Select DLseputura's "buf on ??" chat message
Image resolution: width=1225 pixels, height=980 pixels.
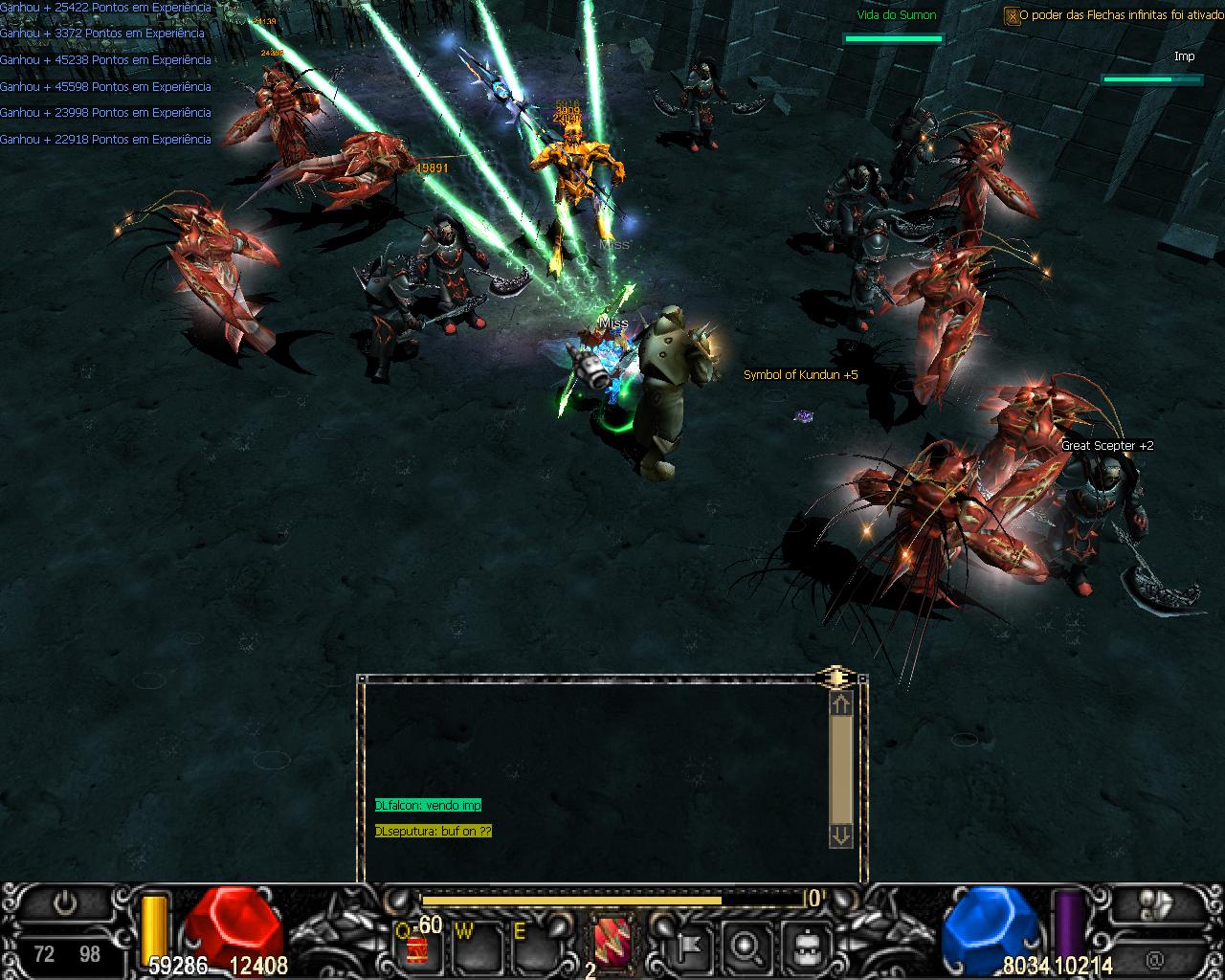[x=434, y=832]
